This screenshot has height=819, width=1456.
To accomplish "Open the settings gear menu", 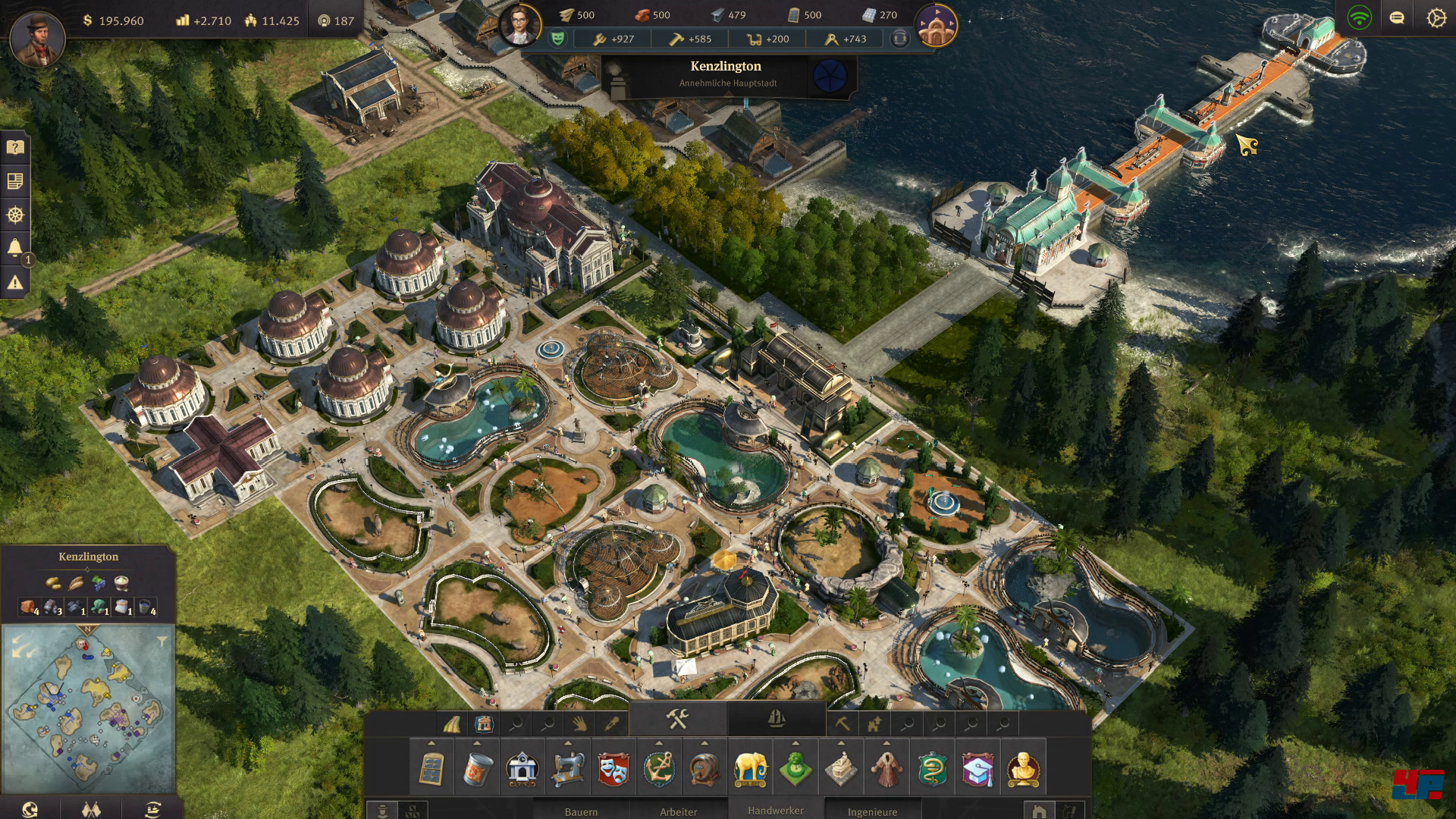I will [x=1436, y=18].
